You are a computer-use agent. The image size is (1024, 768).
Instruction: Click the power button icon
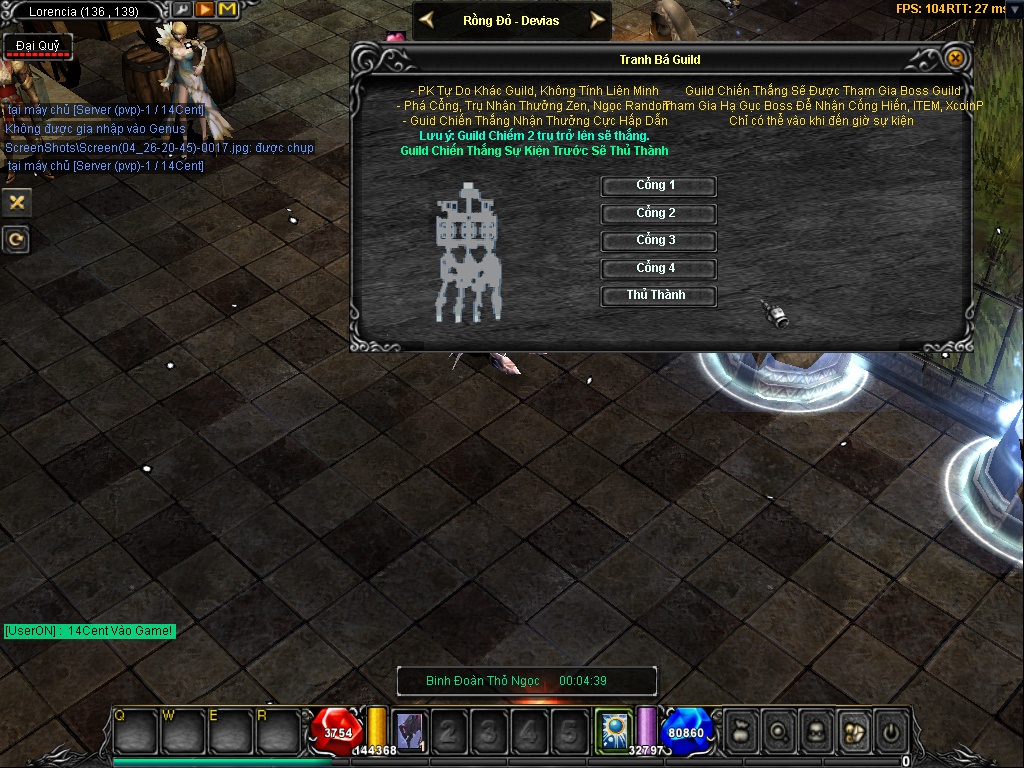pos(890,732)
